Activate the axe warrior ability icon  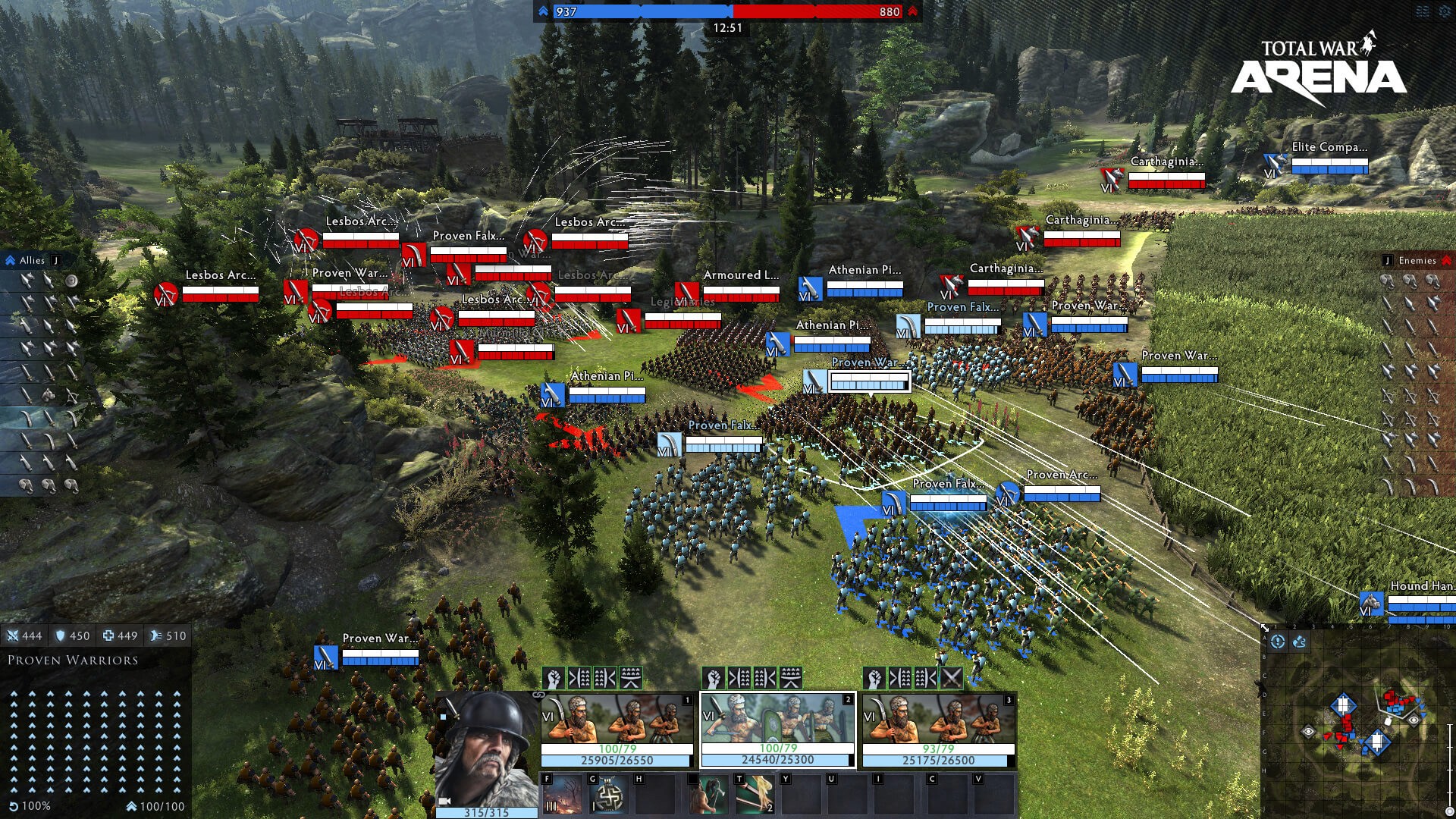point(708,795)
